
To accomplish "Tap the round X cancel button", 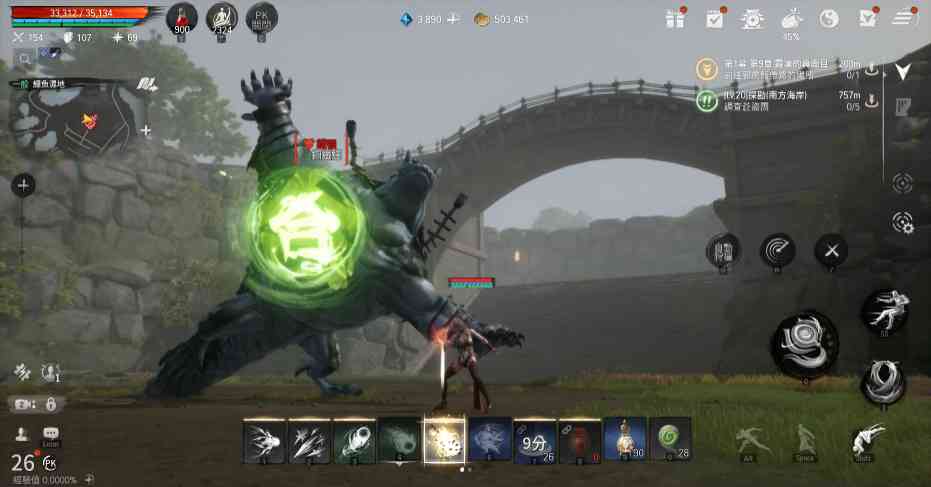I will [832, 251].
